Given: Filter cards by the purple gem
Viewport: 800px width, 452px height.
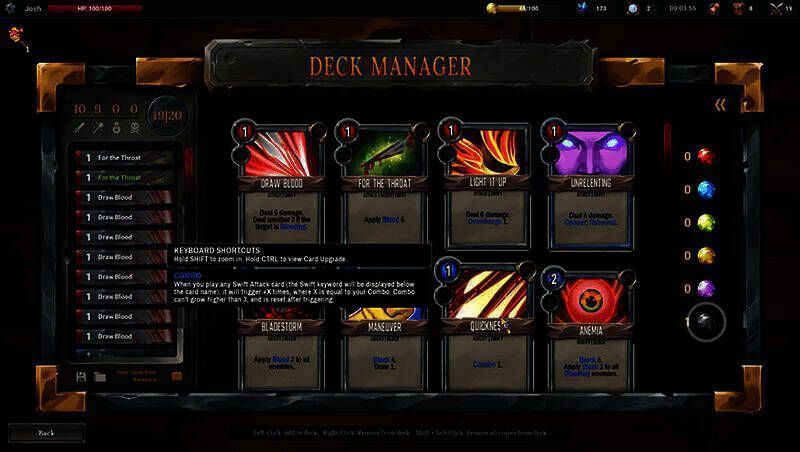Looking at the screenshot, I should coord(705,288).
